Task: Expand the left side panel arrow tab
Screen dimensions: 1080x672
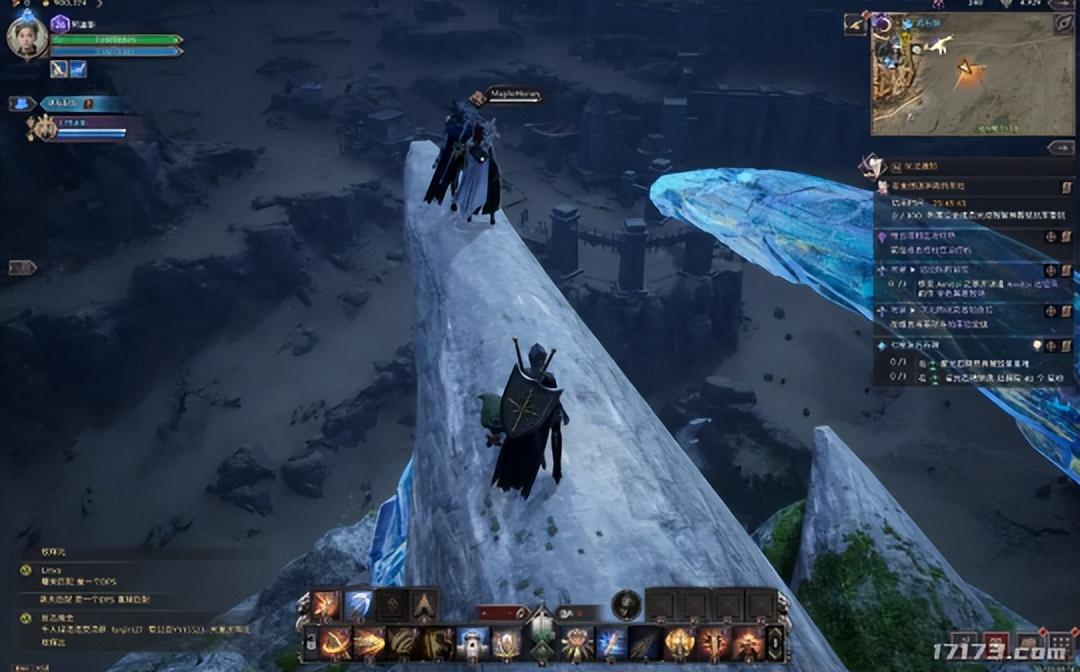Action: [x=22, y=267]
